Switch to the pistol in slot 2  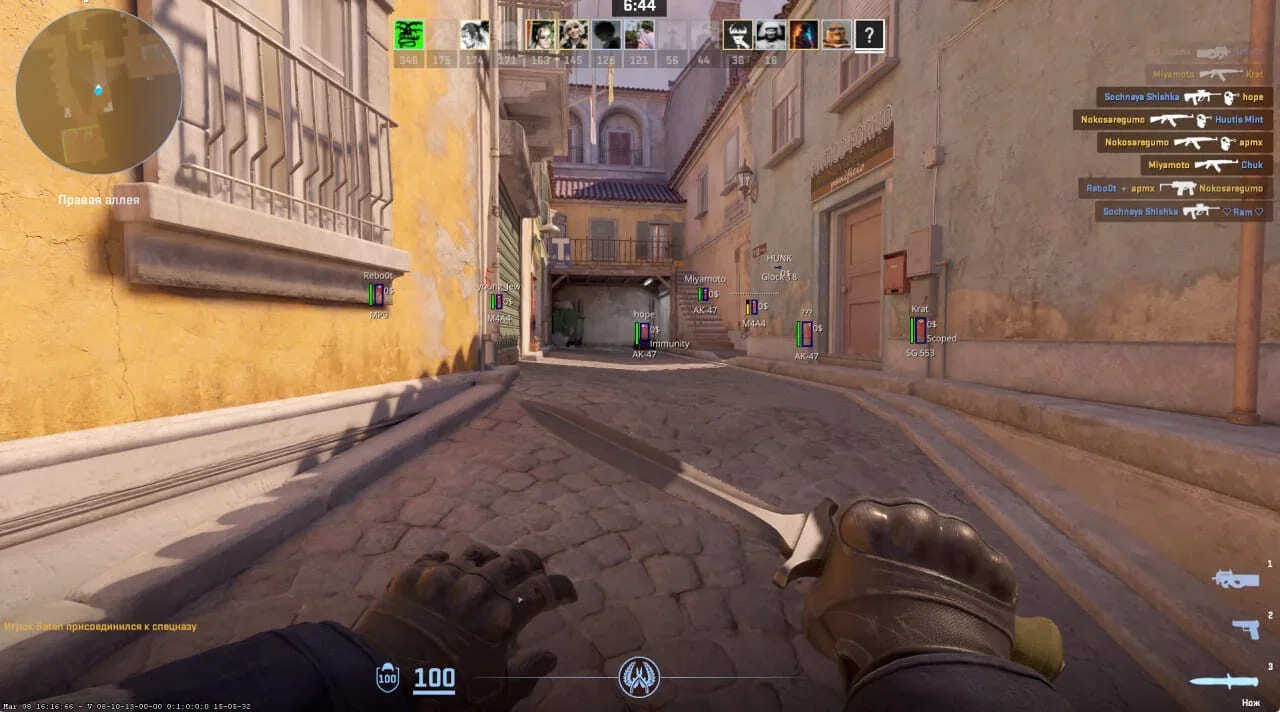click(x=1245, y=628)
